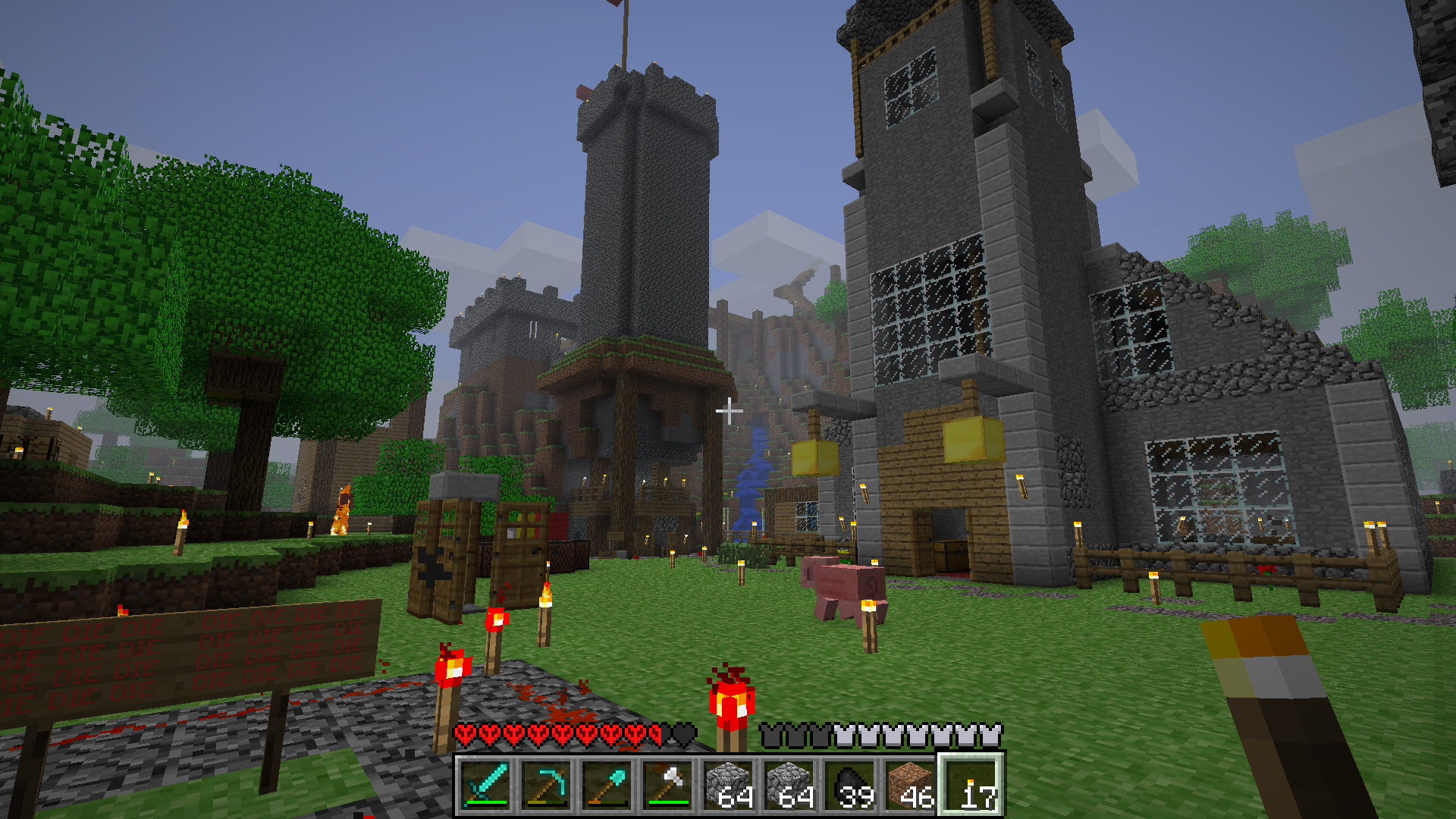Switch to the iron axe slot
Viewport: 1456px width, 819px height.
pos(667,785)
